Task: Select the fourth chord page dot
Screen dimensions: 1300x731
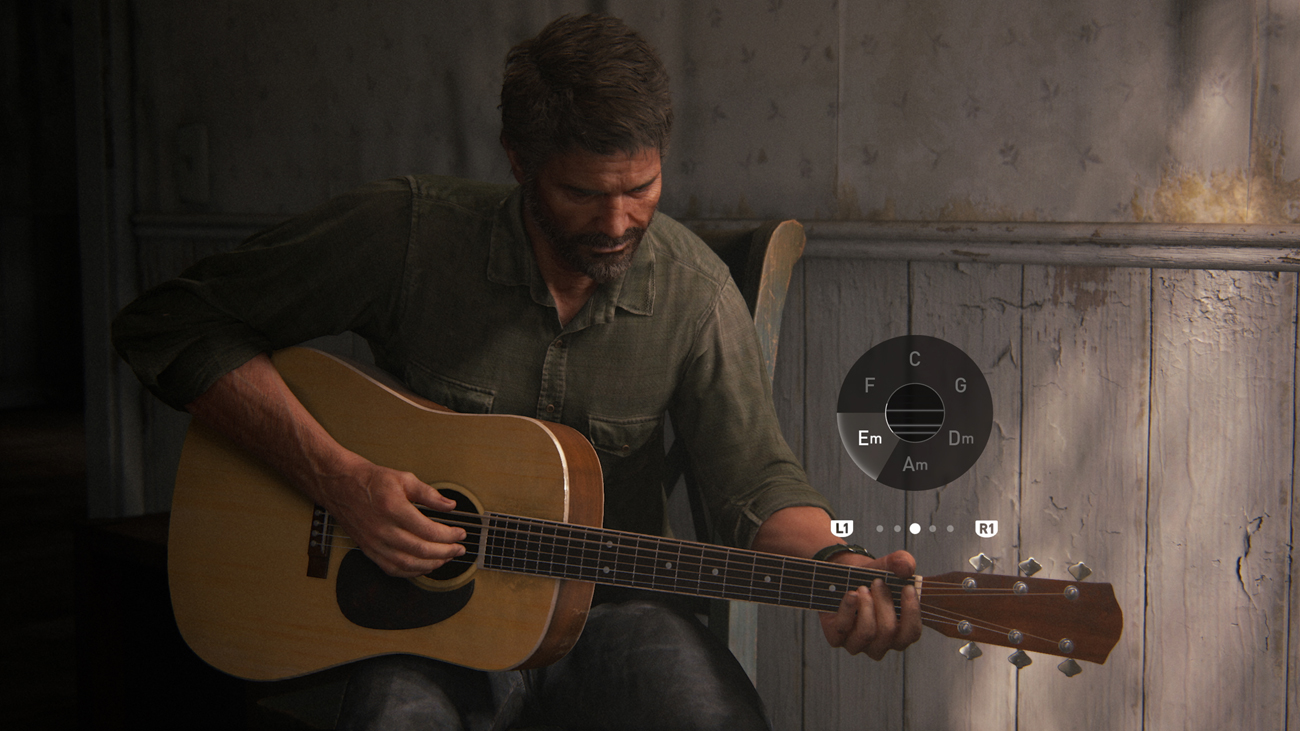Action: pyautogui.click(x=932, y=528)
